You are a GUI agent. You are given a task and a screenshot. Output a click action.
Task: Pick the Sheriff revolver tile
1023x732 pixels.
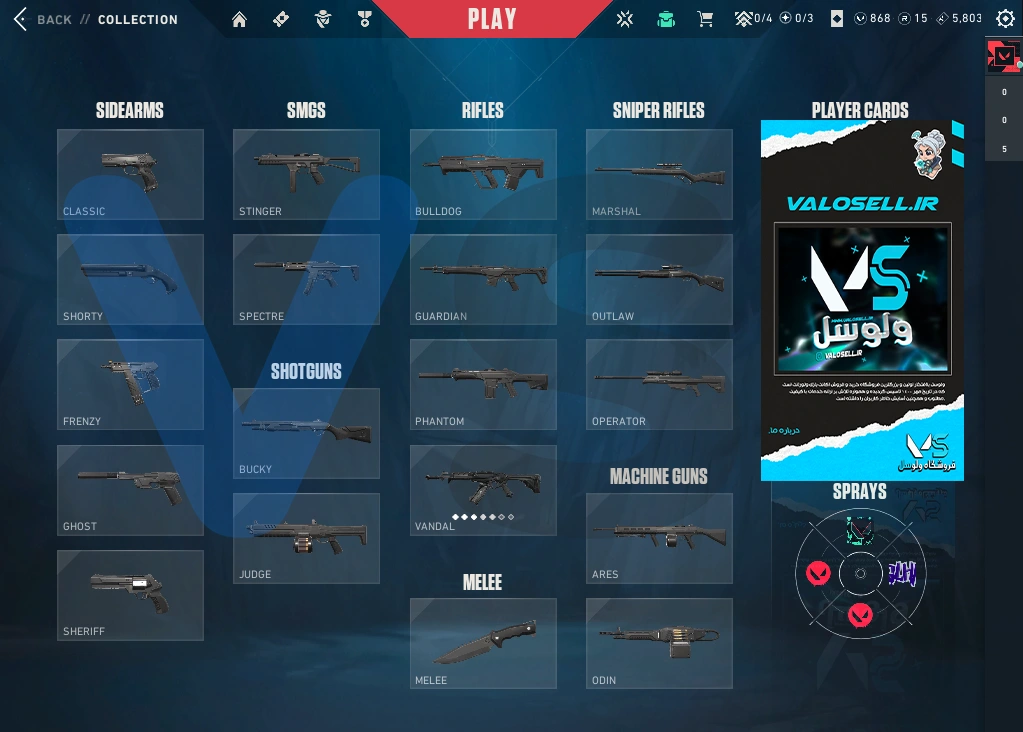tap(130, 595)
